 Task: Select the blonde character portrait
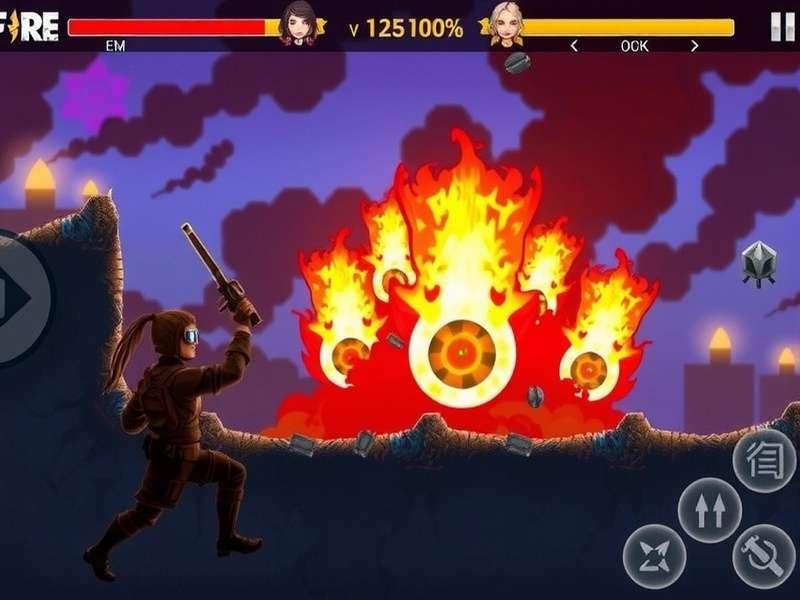505,23
